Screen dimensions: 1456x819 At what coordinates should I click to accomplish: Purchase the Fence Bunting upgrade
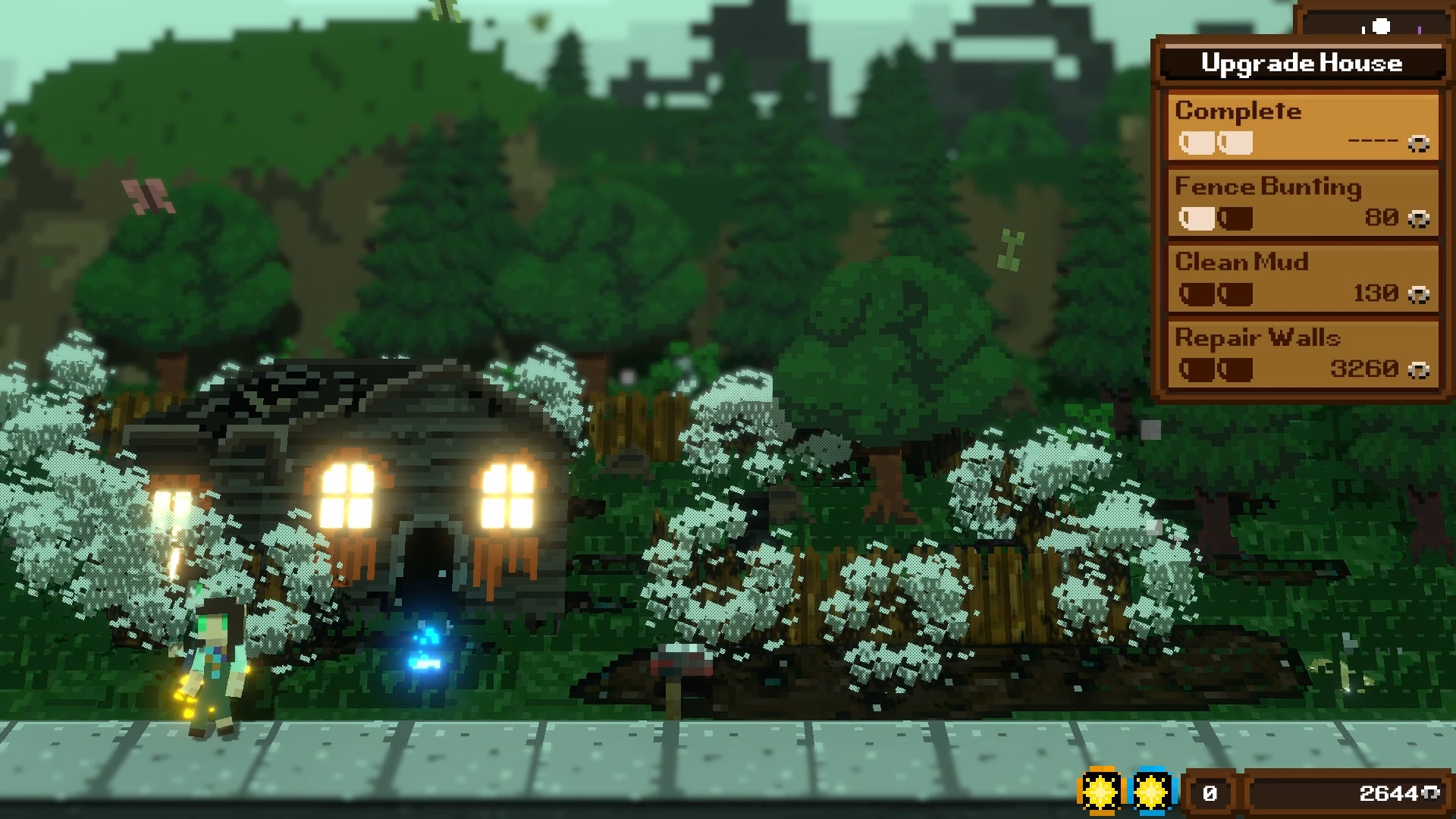(1301, 201)
